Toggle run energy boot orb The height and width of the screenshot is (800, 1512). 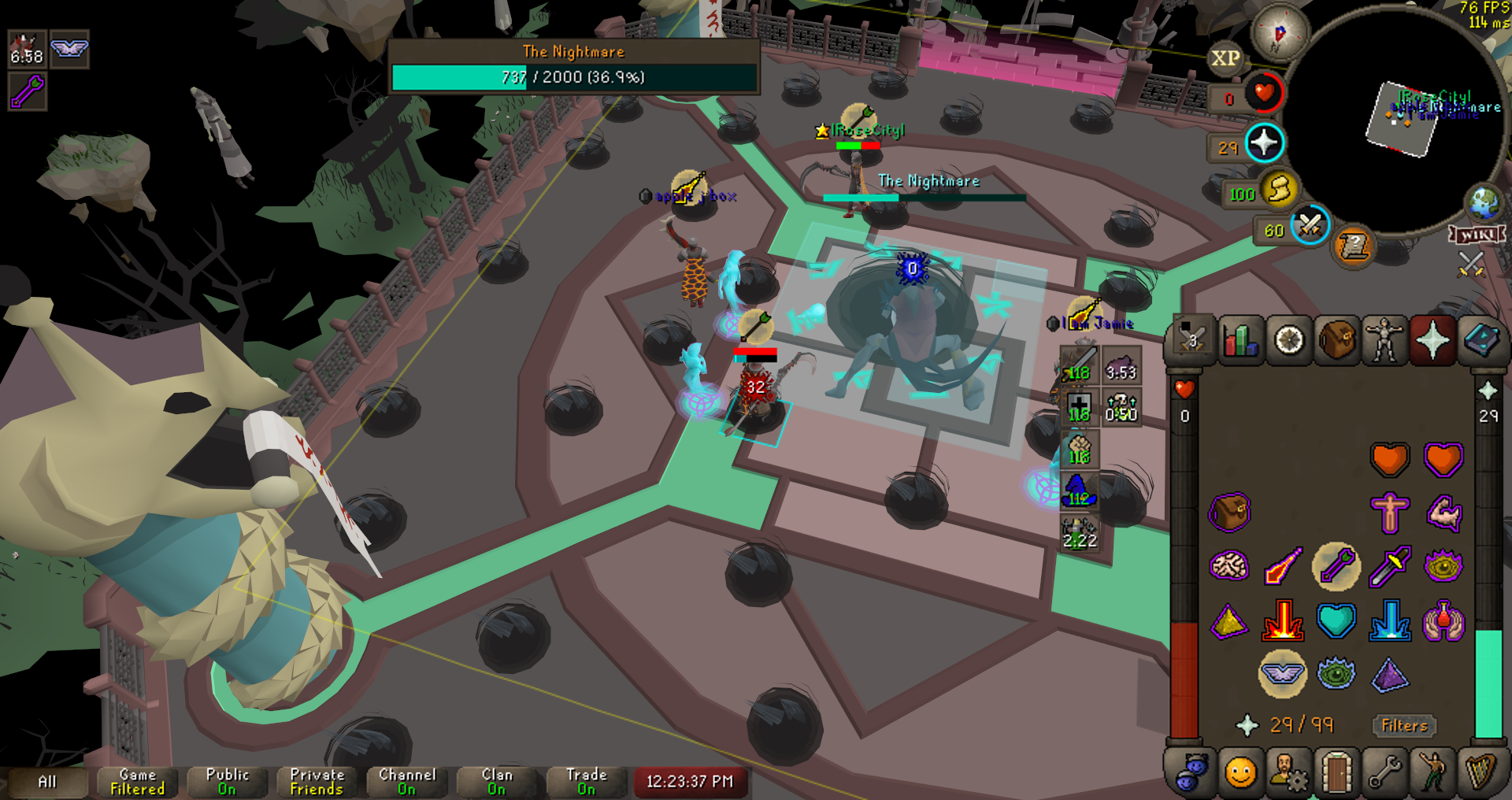(x=1279, y=190)
